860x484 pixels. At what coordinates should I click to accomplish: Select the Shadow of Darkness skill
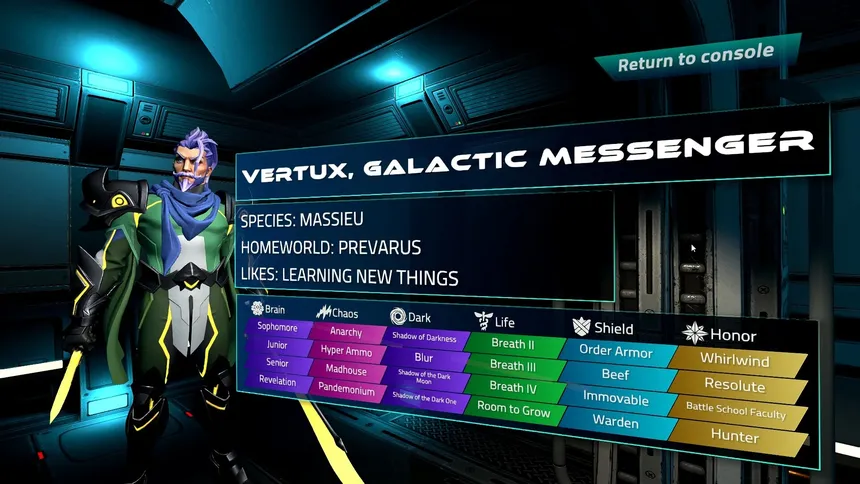click(x=424, y=338)
